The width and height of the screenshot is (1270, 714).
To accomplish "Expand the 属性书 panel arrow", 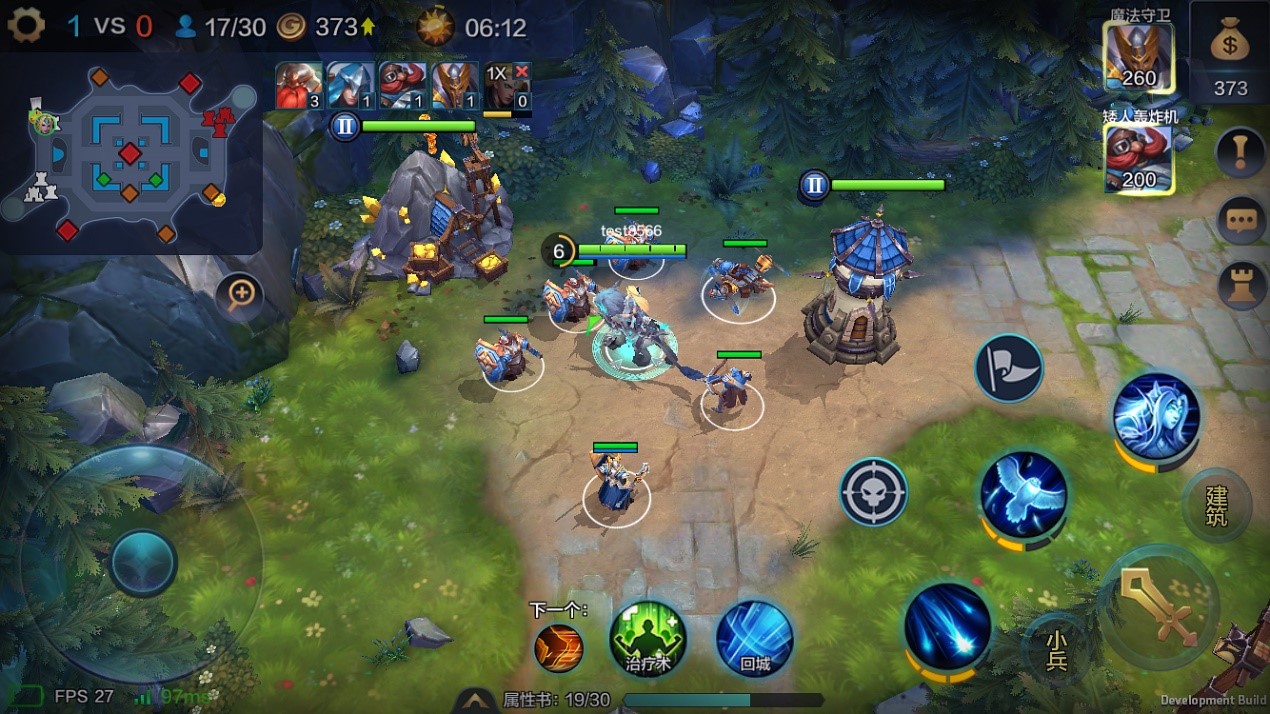I will click(476, 700).
